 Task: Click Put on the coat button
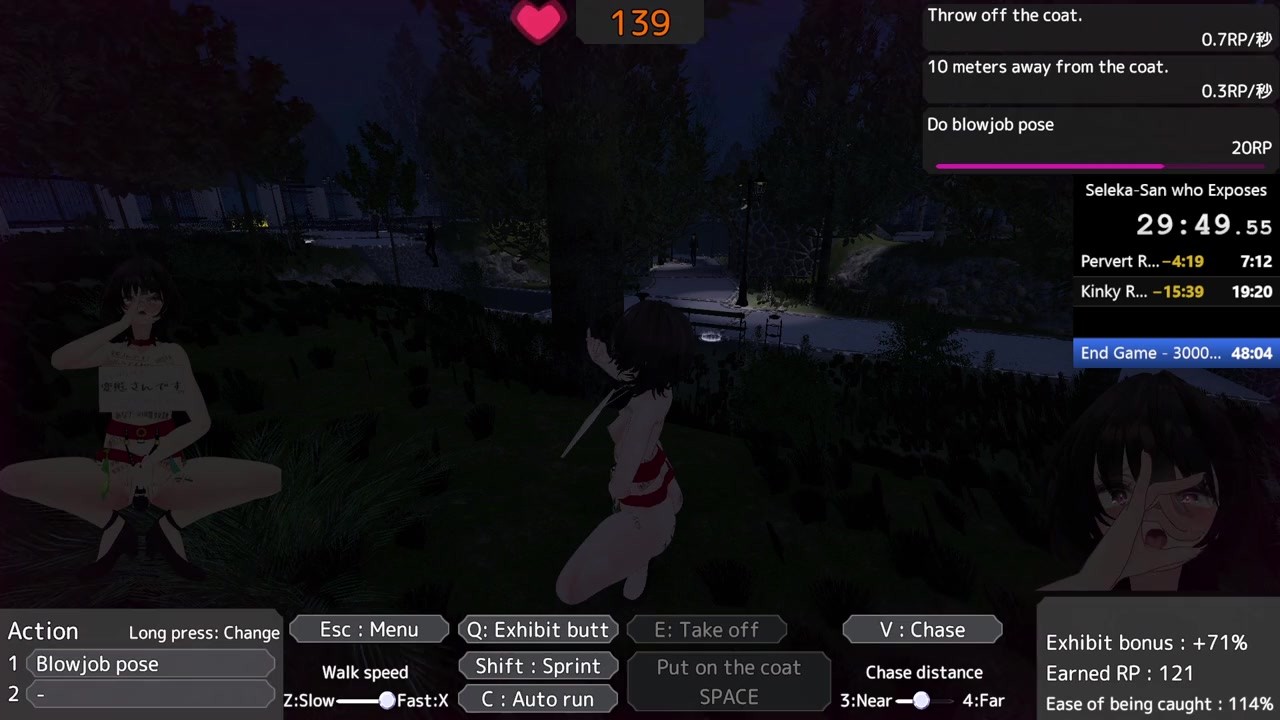point(728,682)
